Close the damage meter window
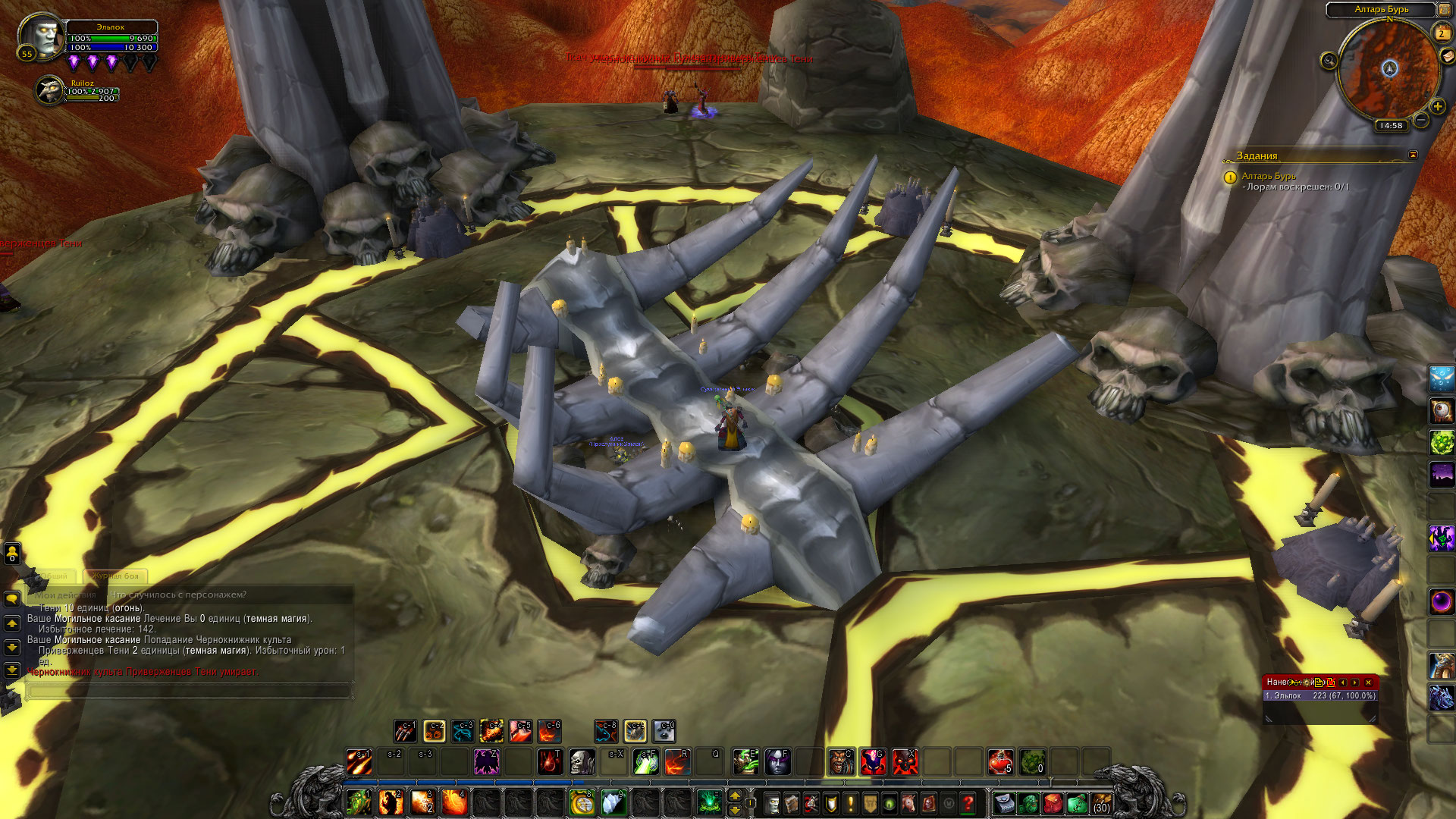This screenshot has width=1456, height=819. (1368, 682)
